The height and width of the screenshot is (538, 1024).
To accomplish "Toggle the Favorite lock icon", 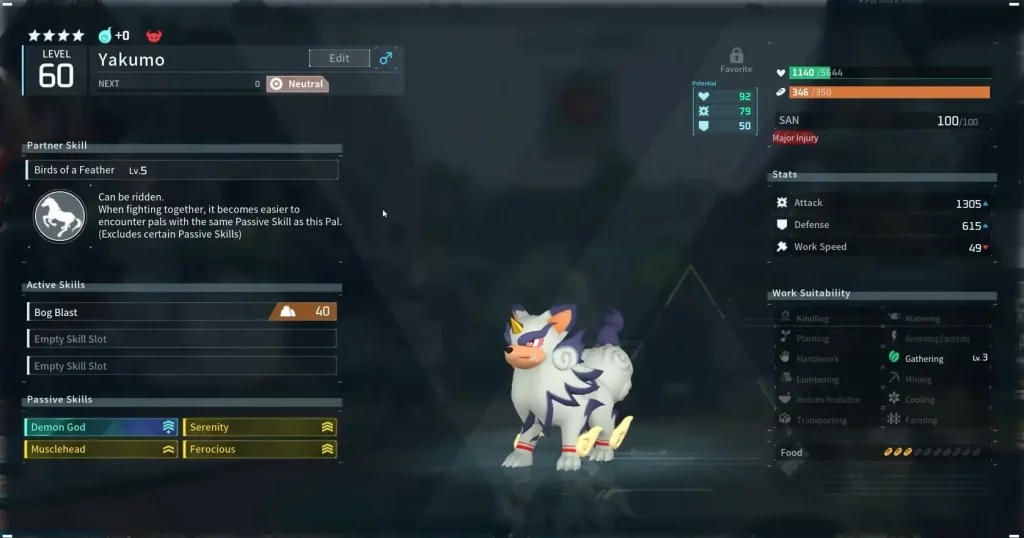I will [736, 57].
